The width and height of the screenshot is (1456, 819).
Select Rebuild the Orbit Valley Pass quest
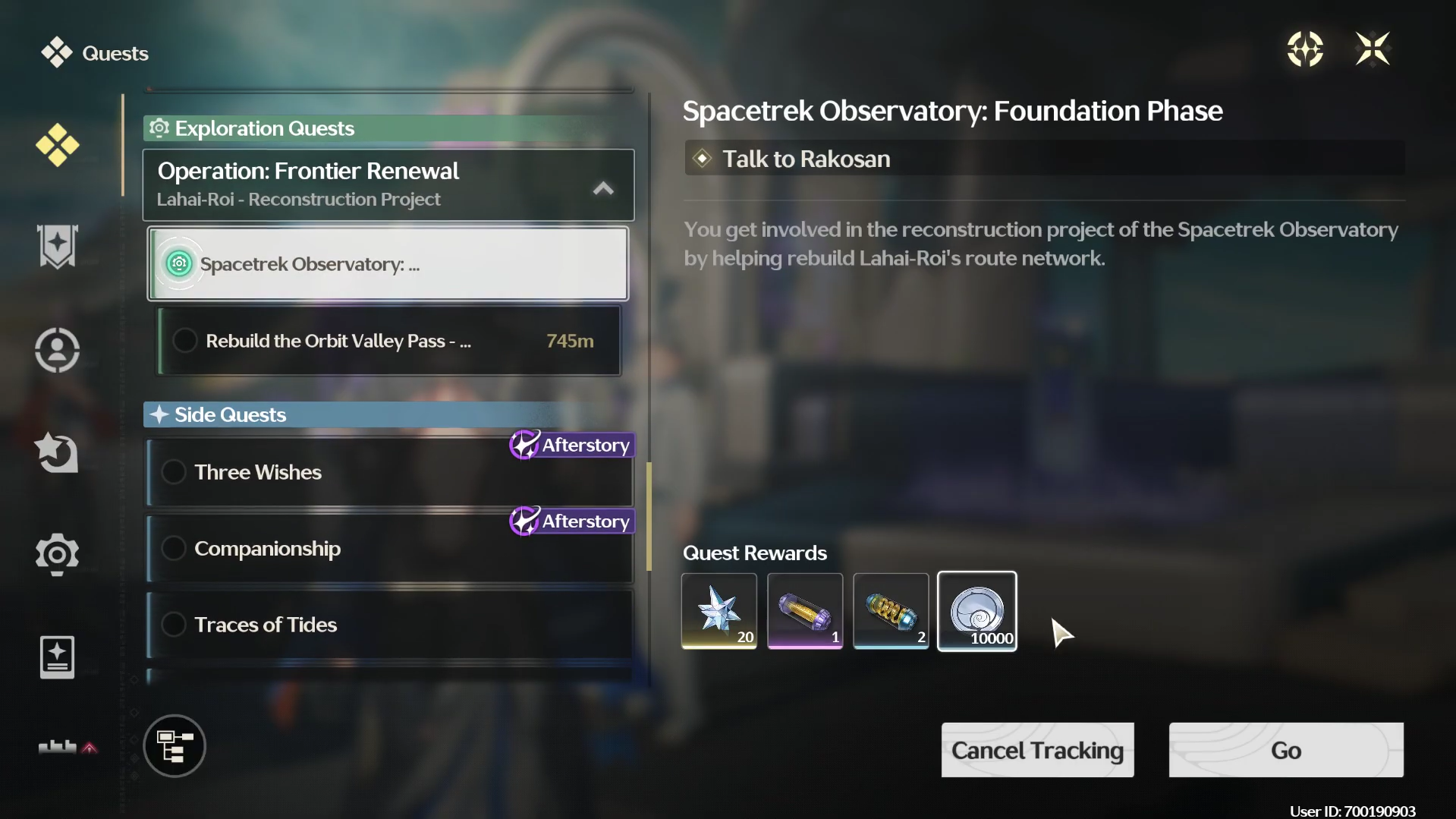(x=389, y=341)
